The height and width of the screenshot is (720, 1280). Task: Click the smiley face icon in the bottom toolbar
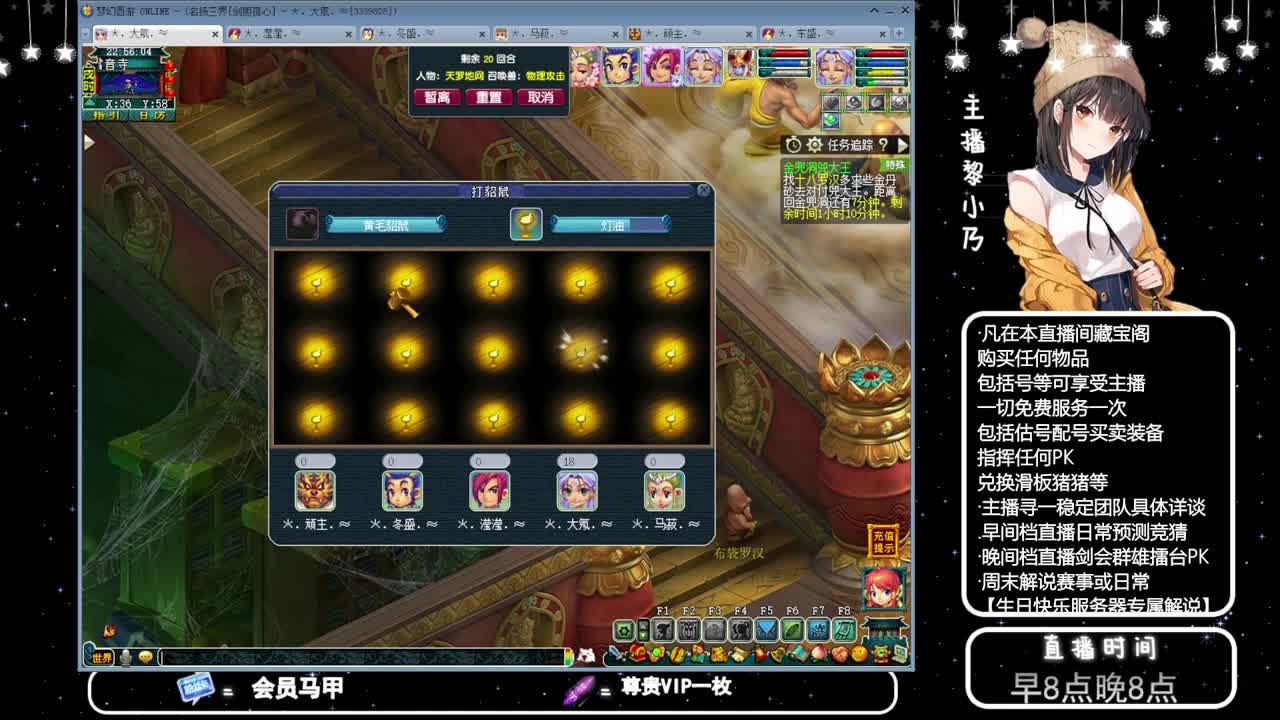[x=858, y=652]
